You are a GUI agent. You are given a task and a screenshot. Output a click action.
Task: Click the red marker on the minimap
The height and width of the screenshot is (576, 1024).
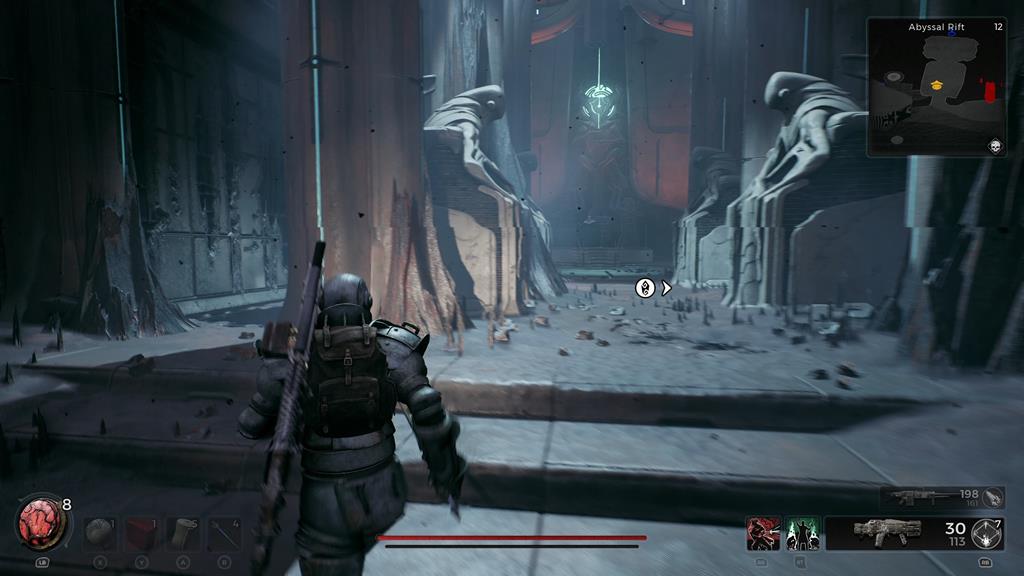coord(990,93)
